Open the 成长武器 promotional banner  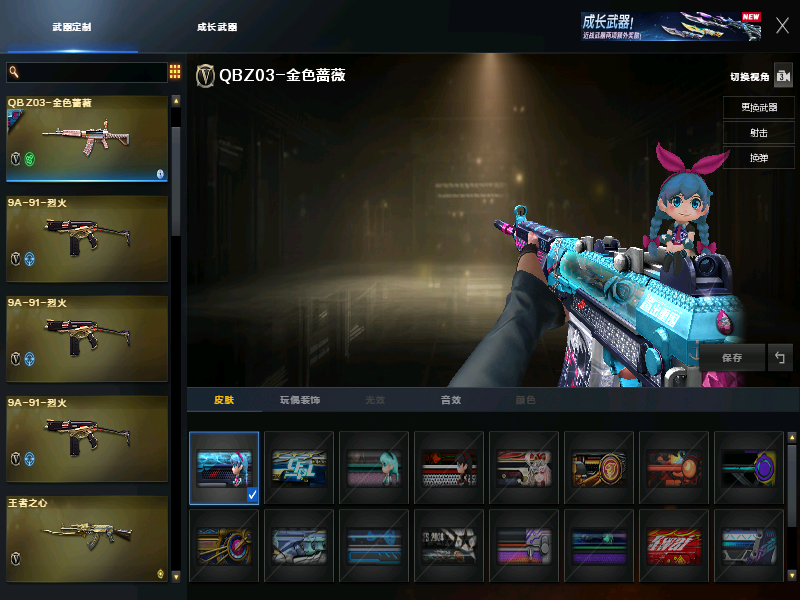coord(670,27)
